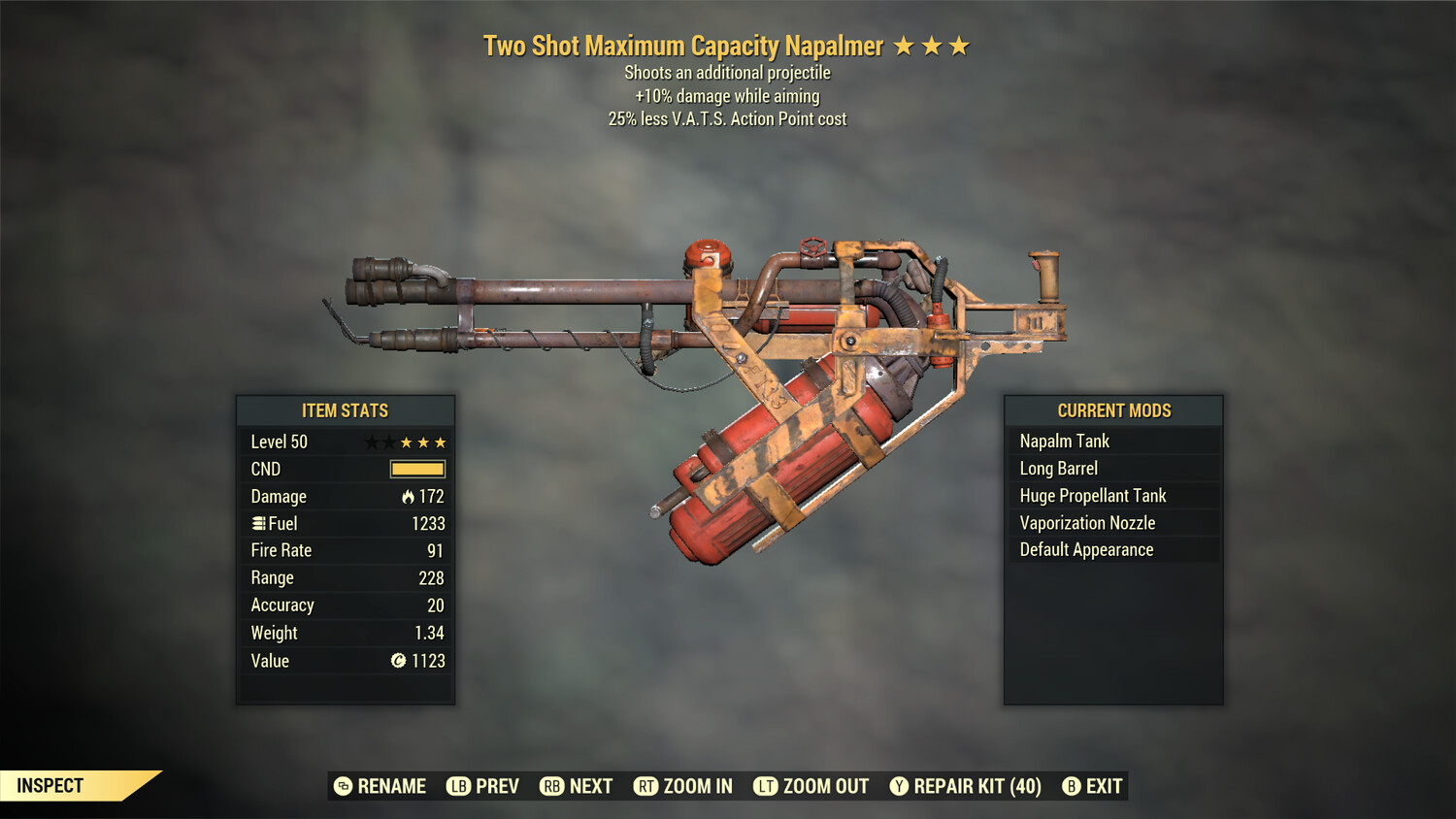Screen dimensions: 1456x819
Task: Click the LB controller icon for Prev
Action: click(456, 786)
